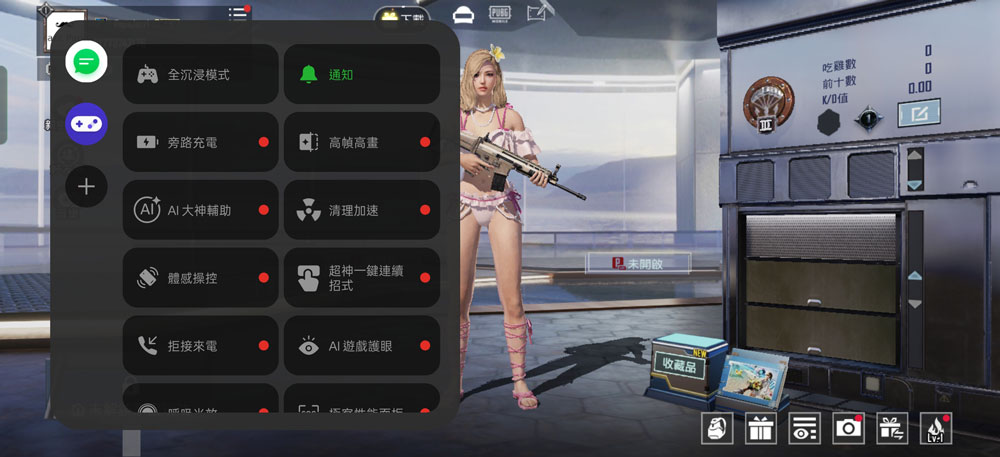The height and width of the screenshot is (457, 1000).
Task: Toggle 拒接來電 call rejection
Action: coord(200,346)
